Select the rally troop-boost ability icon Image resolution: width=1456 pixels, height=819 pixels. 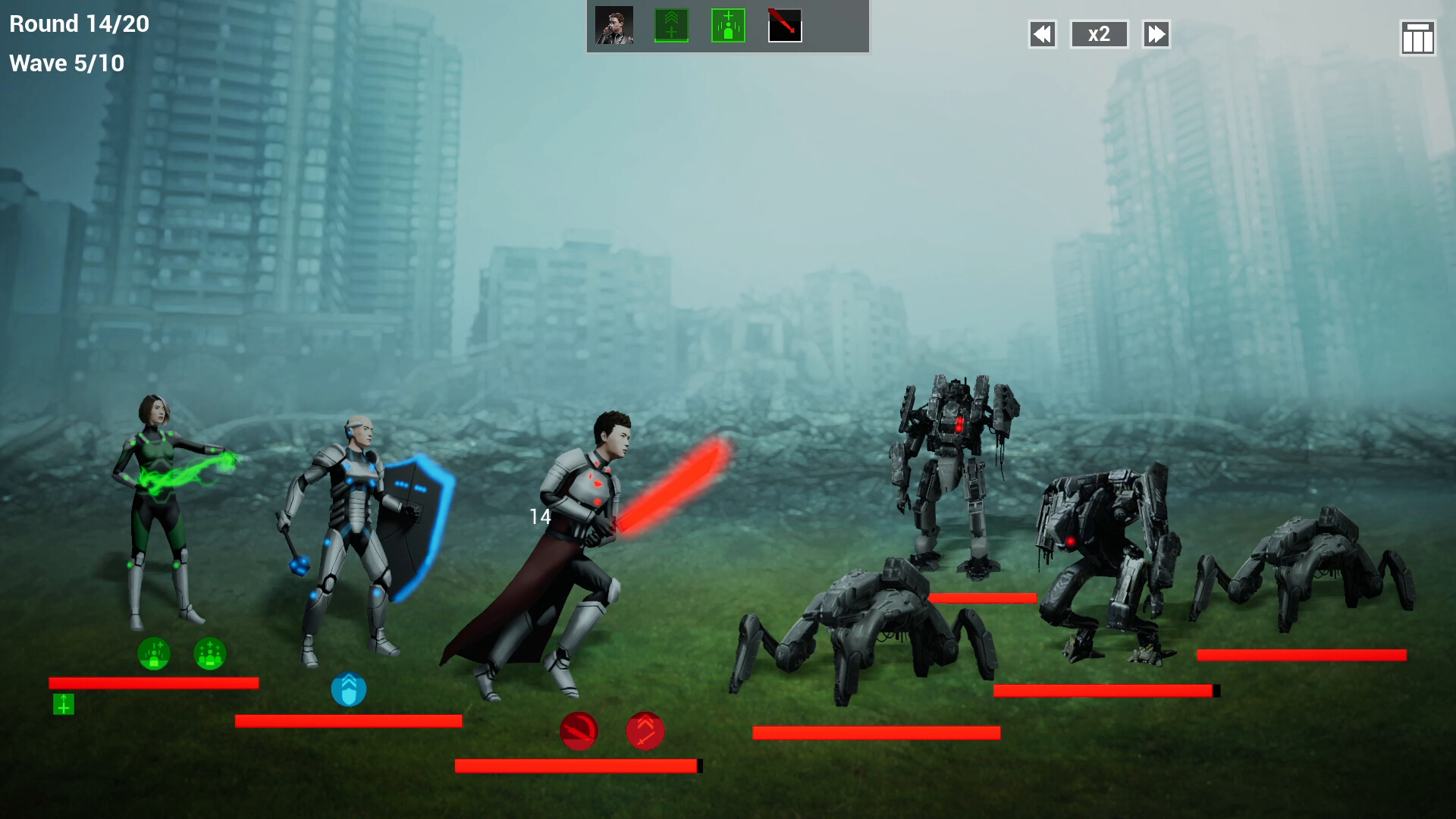click(670, 24)
